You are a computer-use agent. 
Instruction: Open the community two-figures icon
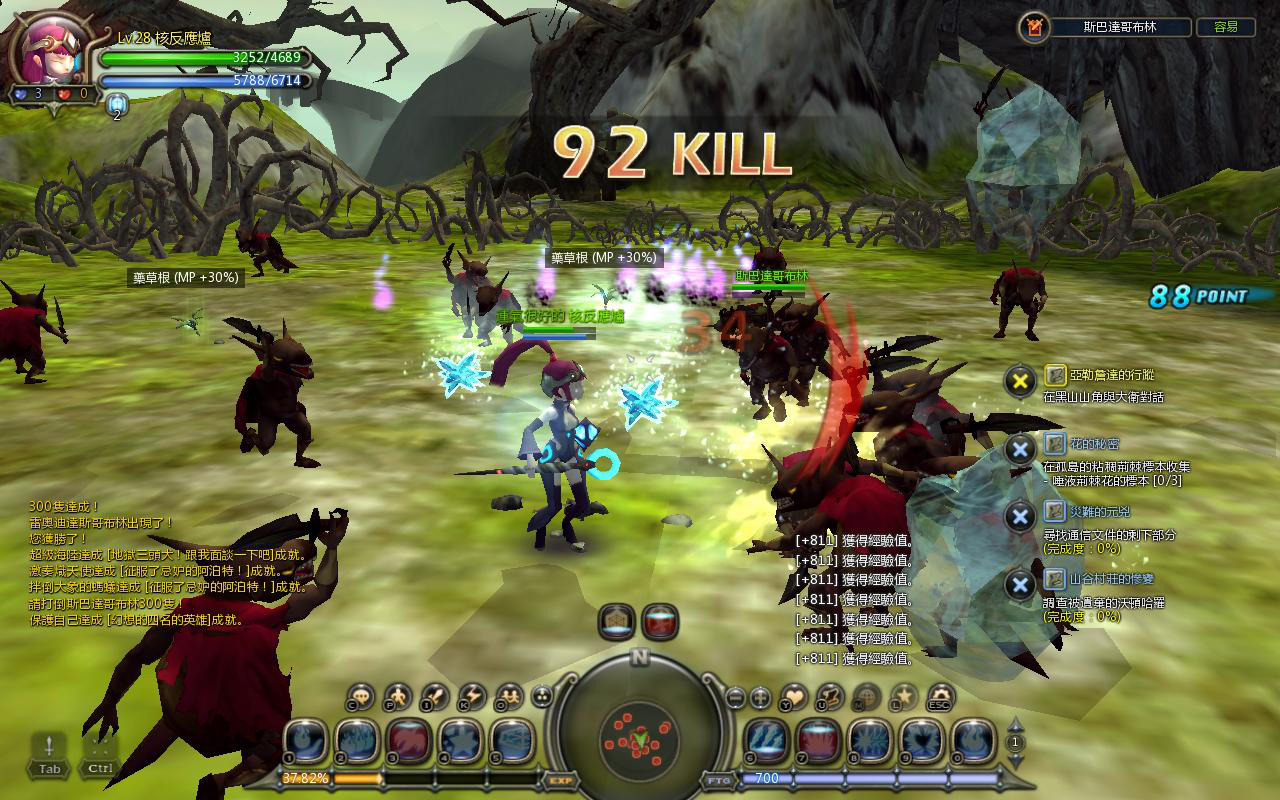(509, 696)
